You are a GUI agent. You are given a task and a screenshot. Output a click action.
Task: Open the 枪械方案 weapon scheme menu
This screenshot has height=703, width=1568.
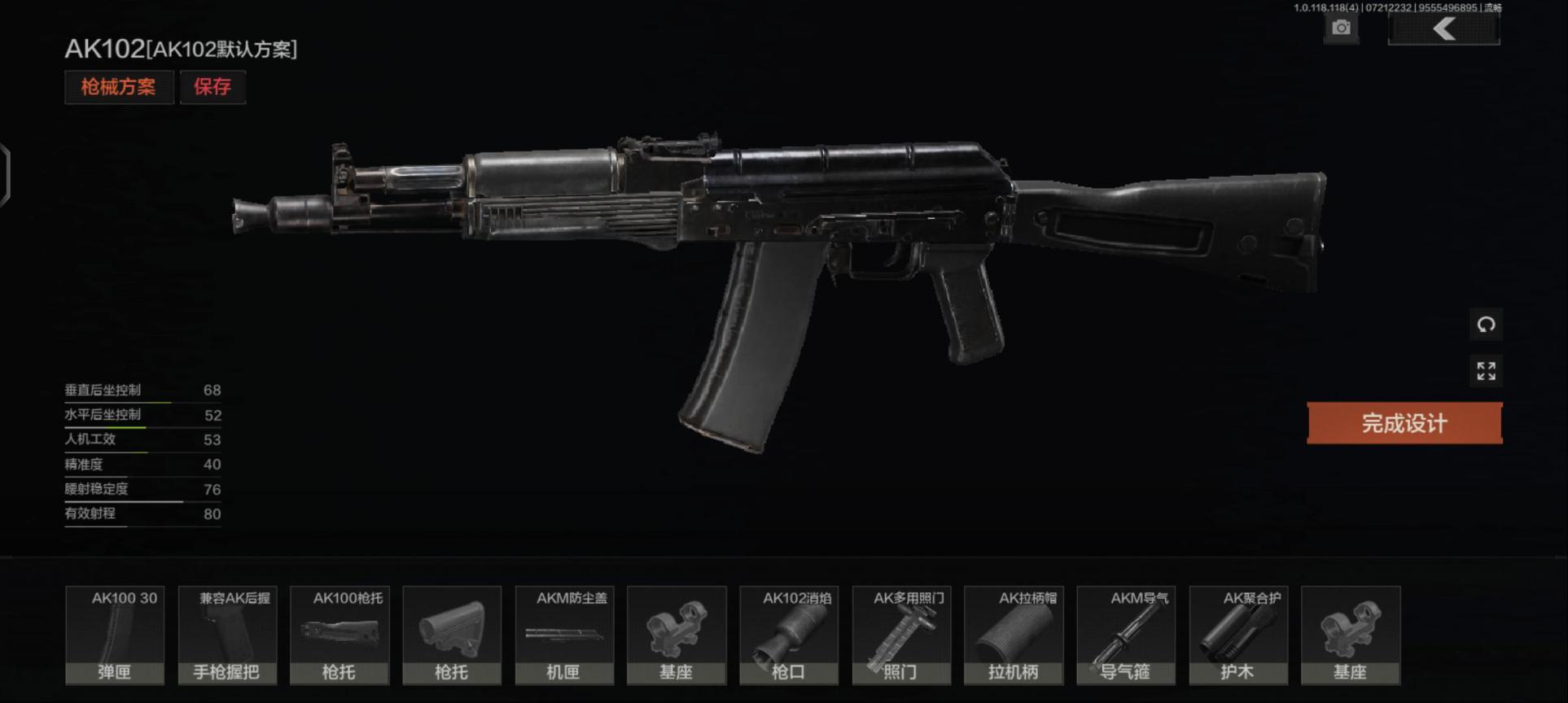pos(119,87)
